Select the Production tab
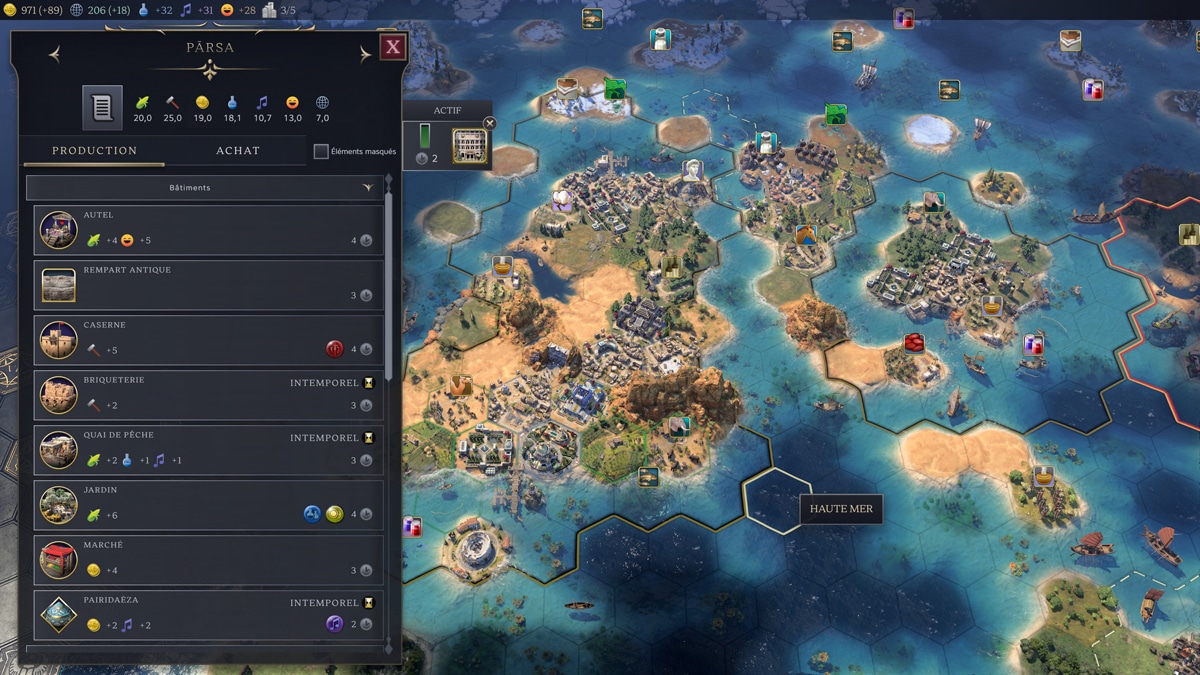This screenshot has height=675, width=1200. coord(95,151)
